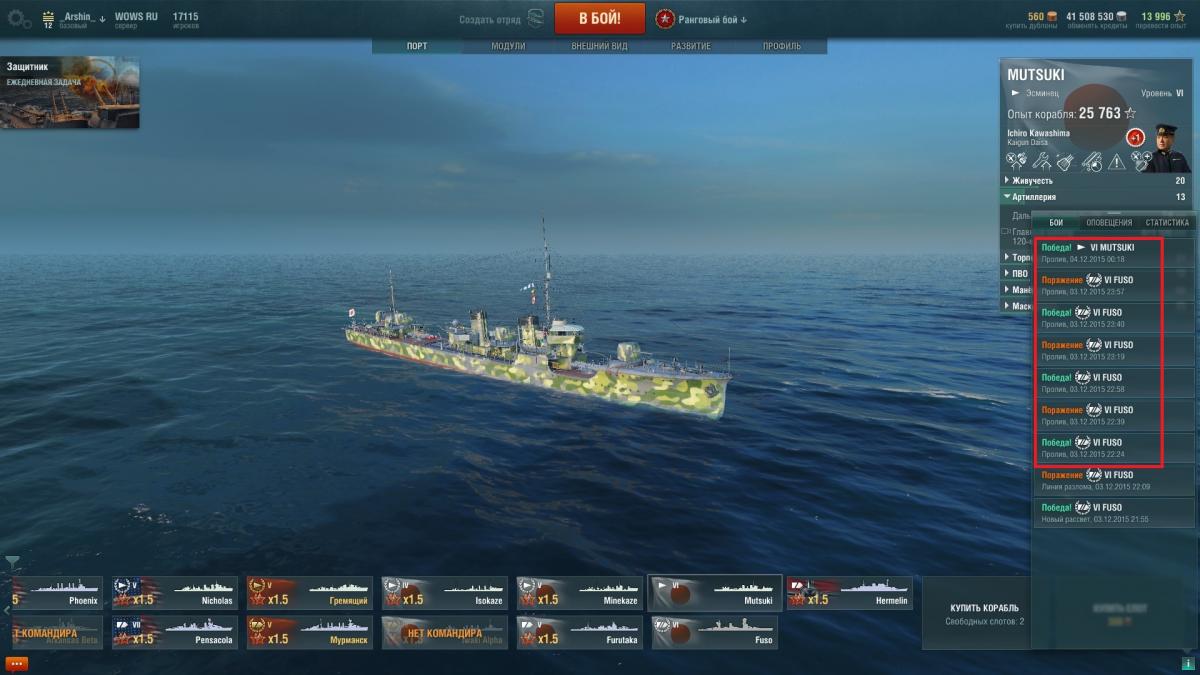Screen dimensions: 1200x675
Task: Switch to the МОДУЛИ tab
Action: (x=508, y=47)
